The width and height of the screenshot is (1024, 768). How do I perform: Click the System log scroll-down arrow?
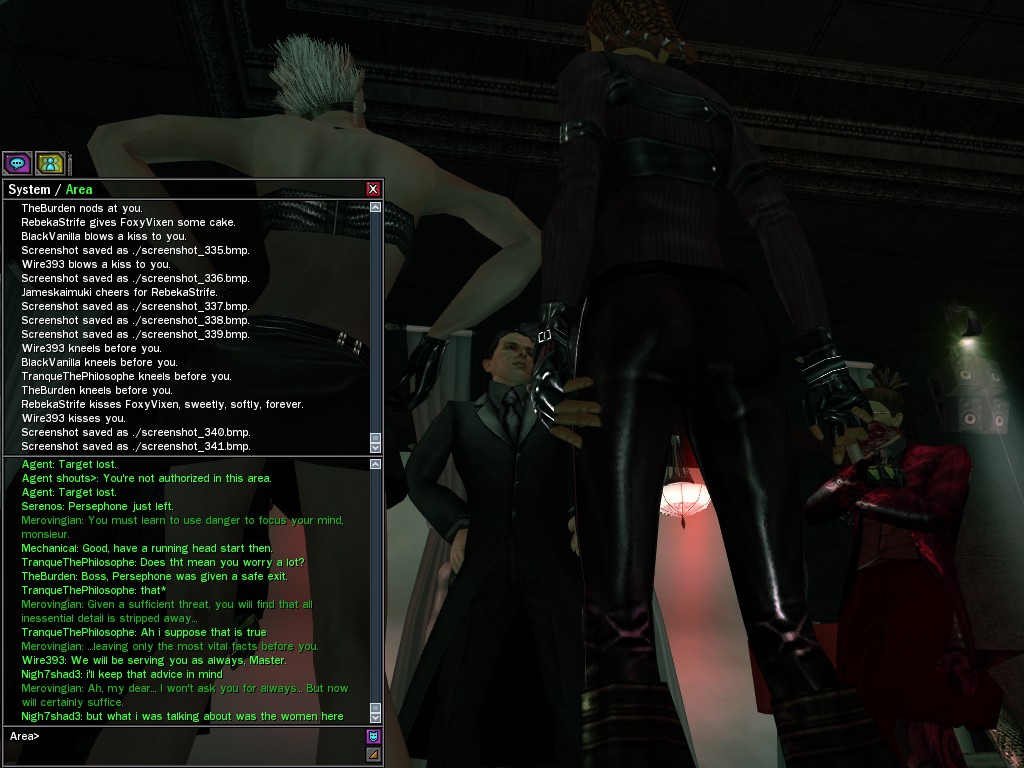[x=376, y=447]
